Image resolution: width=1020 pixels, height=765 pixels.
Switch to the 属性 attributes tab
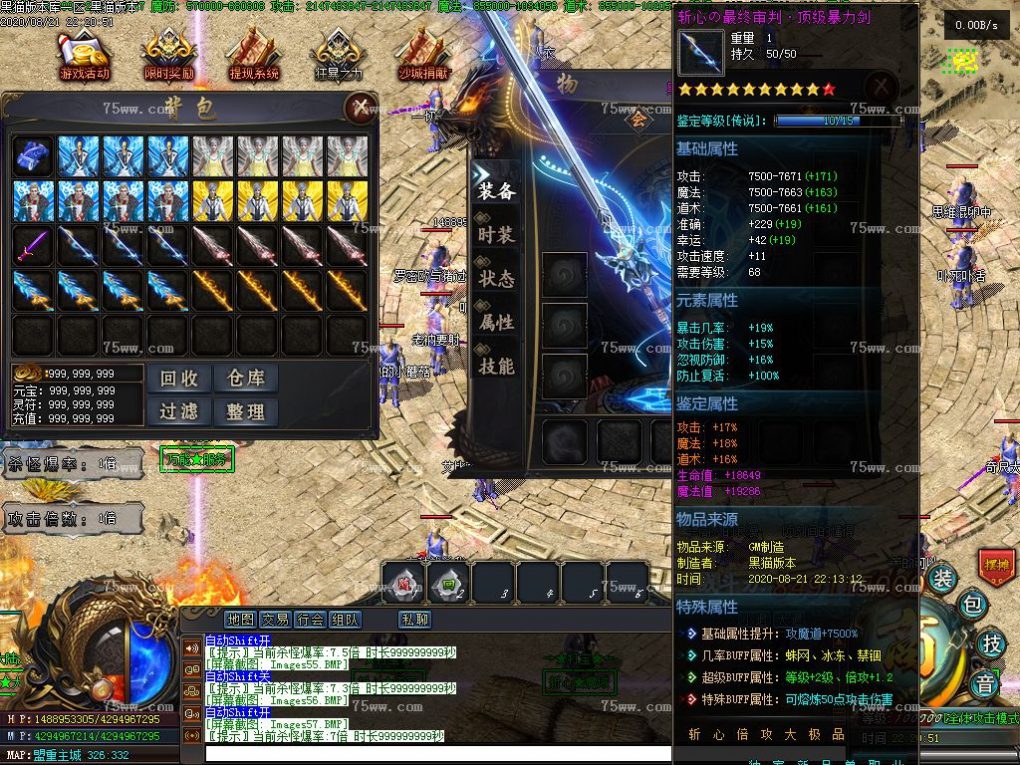point(496,322)
